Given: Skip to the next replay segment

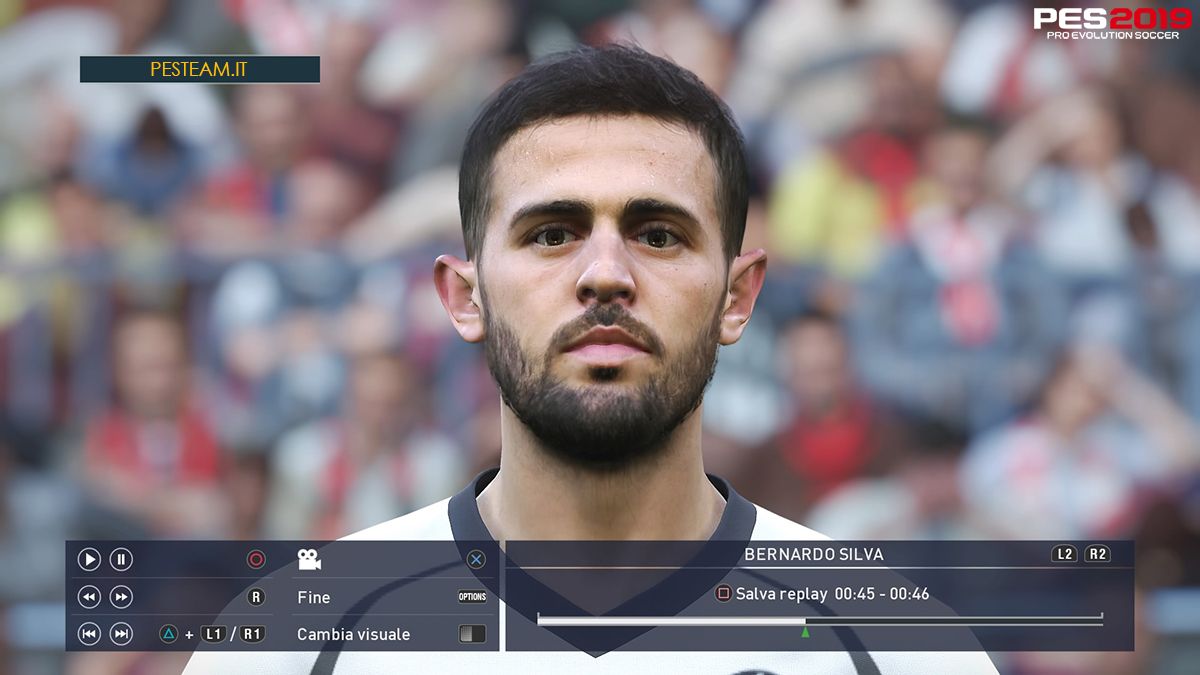Looking at the screenshot, I should (x=121, y=634).
